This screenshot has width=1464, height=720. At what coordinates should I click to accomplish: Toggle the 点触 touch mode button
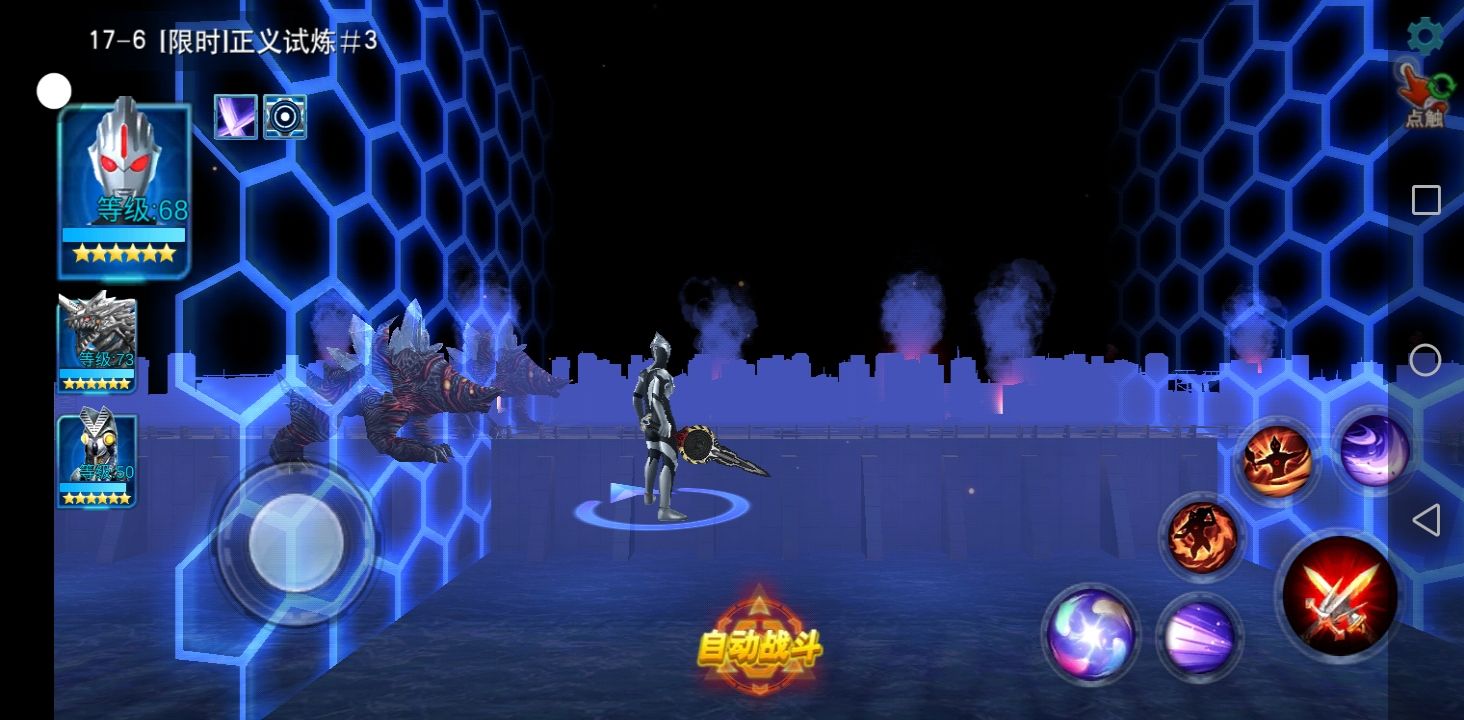click(x=1424, y=95)
